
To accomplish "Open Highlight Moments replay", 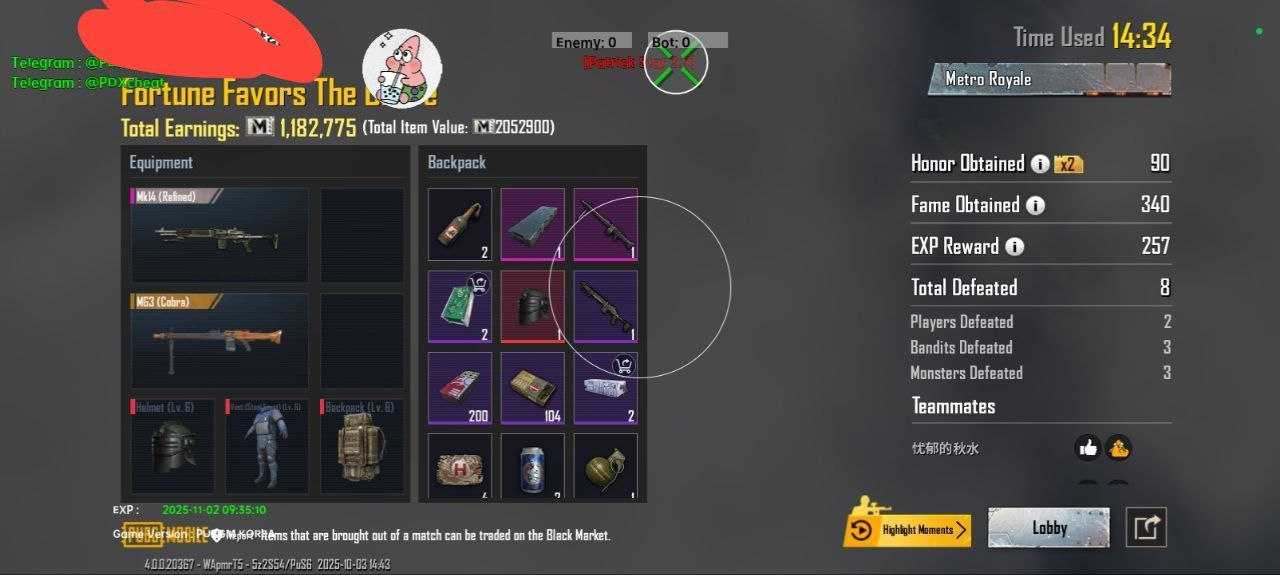I will click(907, 529).
